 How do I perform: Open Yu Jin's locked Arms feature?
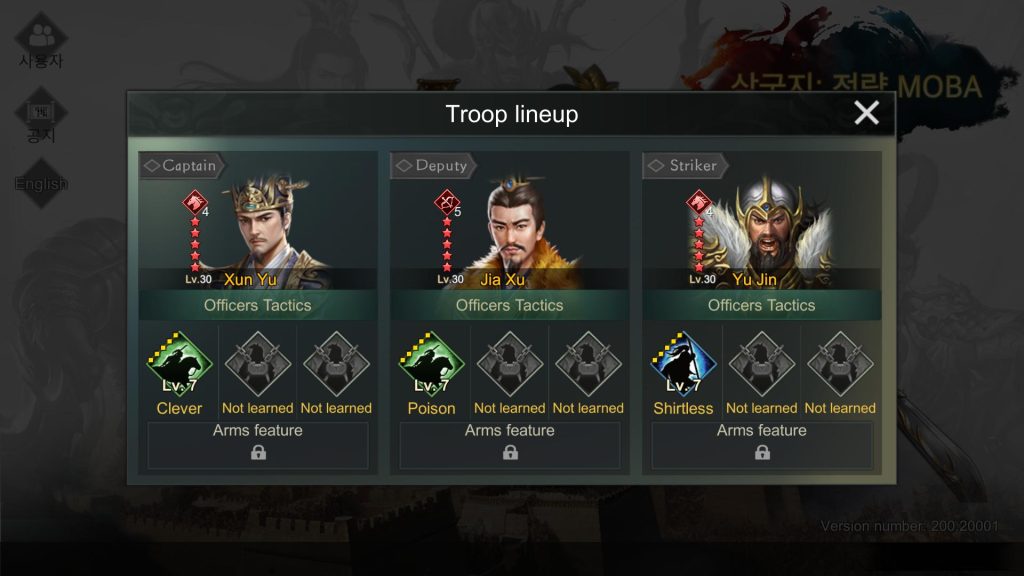click(762, 445)
